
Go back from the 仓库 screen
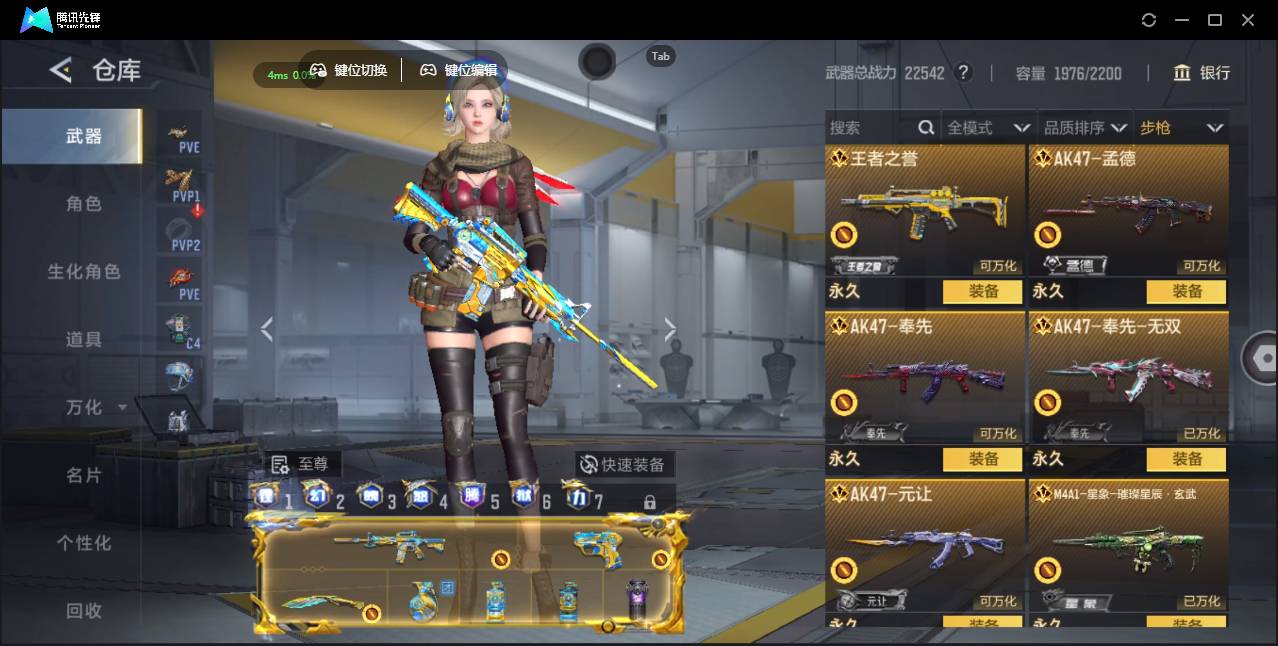tap(61, 70)
